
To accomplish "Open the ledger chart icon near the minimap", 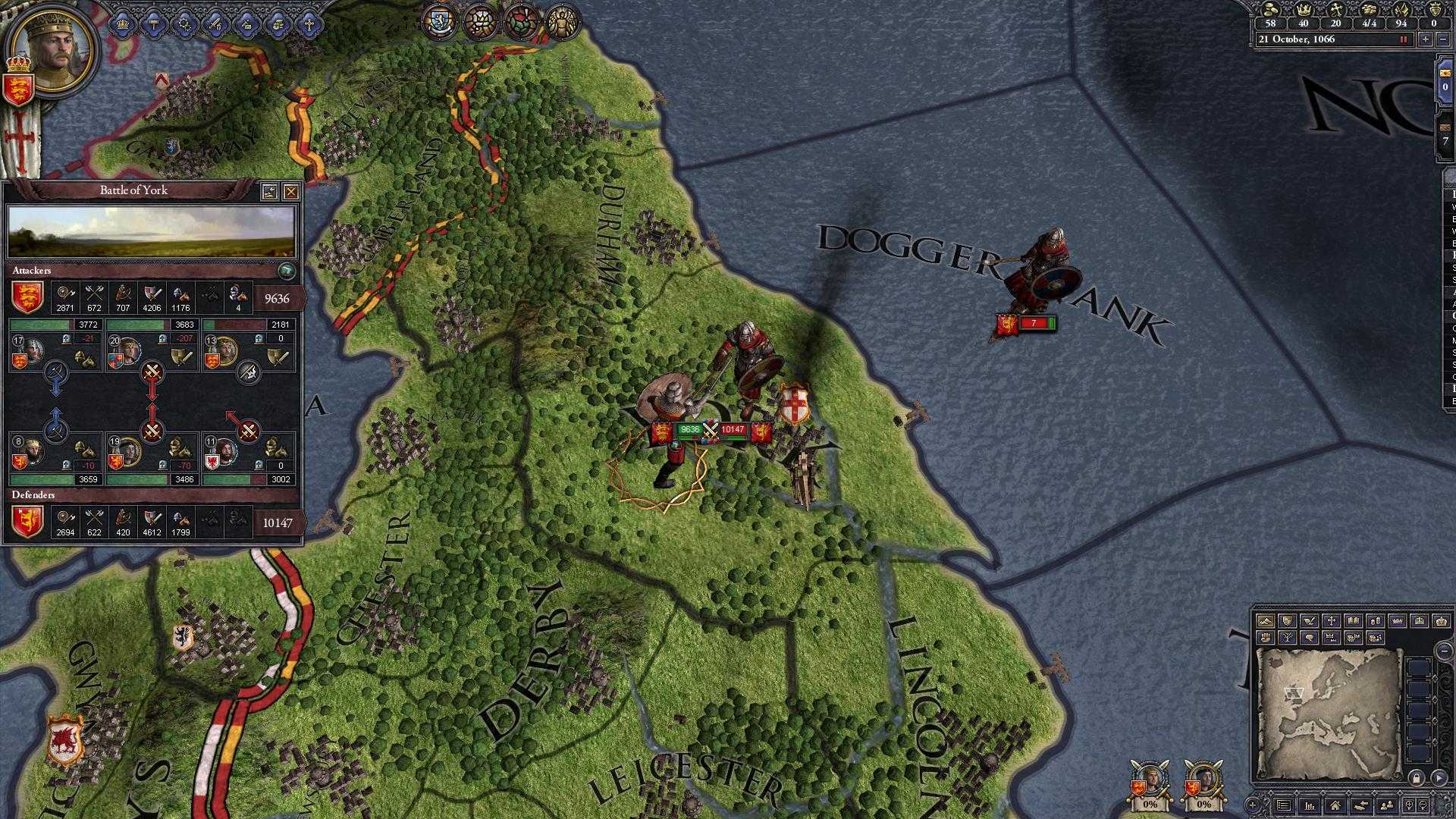I will [x=1310, y=806].
